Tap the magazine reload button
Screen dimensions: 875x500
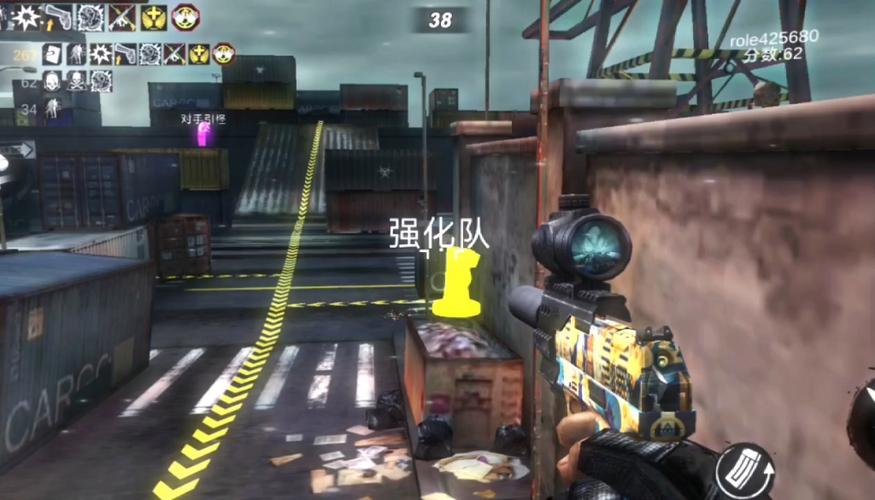click(x=744, y=471)
